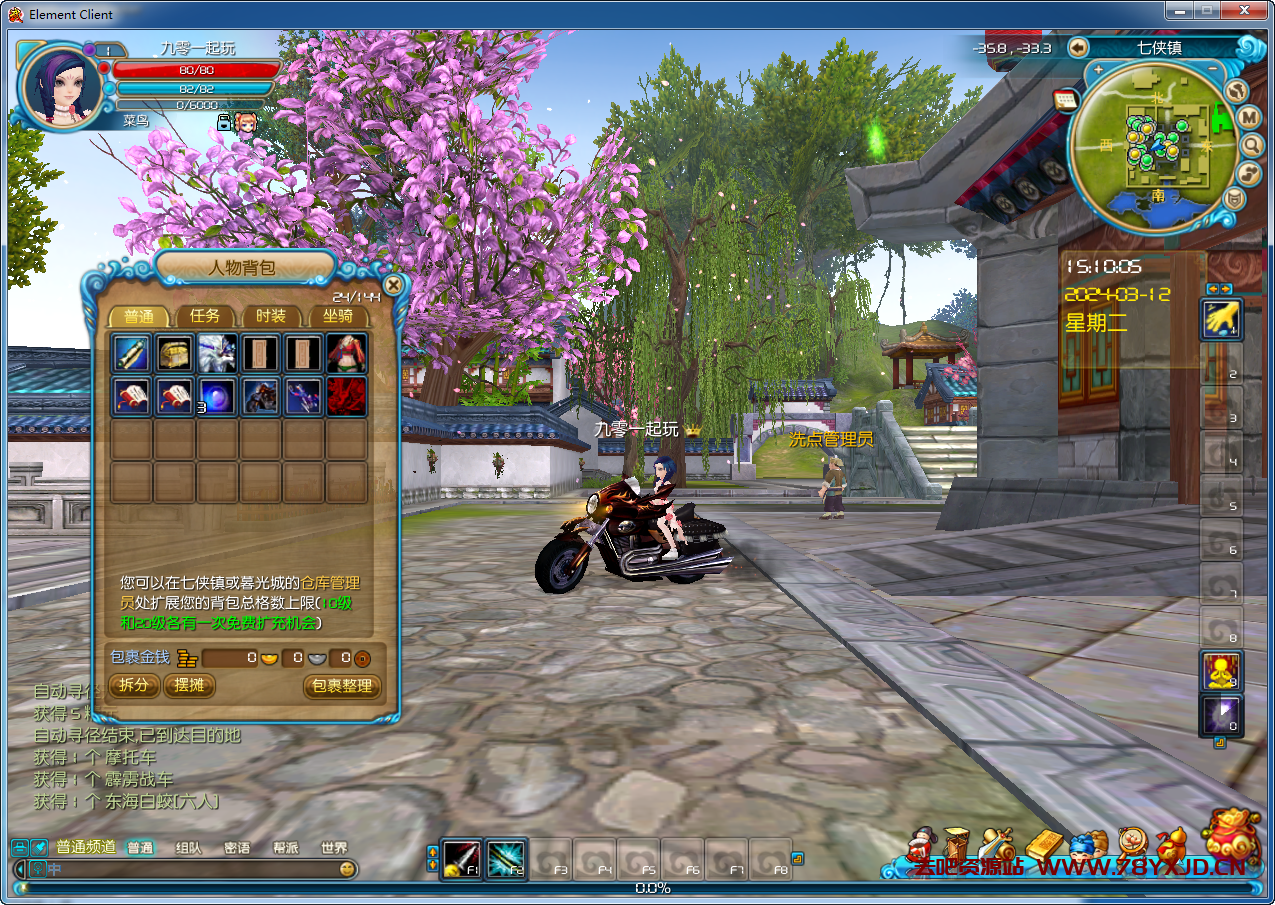
Task: Click the magnifying glass search button
Action: pyautogui.click(x=1251, y=146)
